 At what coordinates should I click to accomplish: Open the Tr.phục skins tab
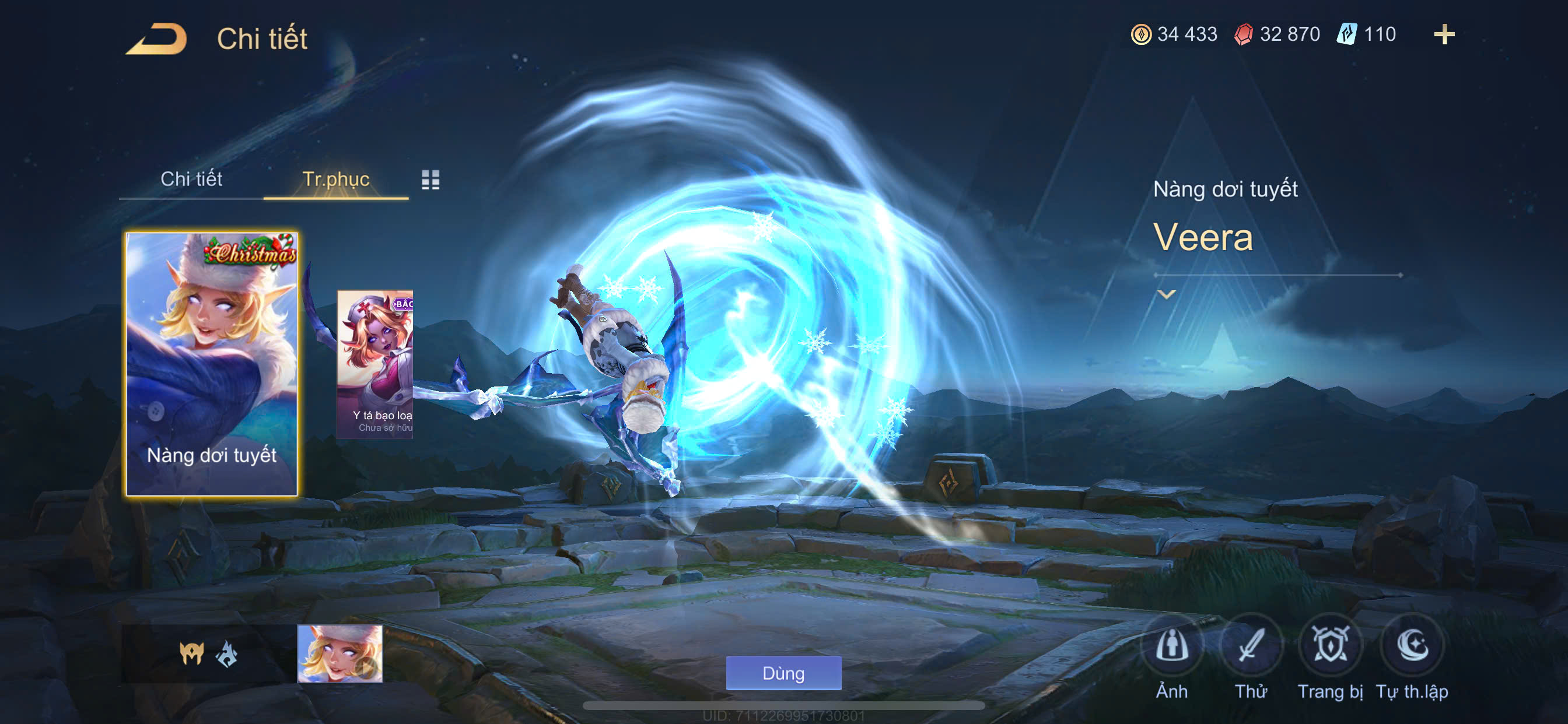click(x=335, y=180)
